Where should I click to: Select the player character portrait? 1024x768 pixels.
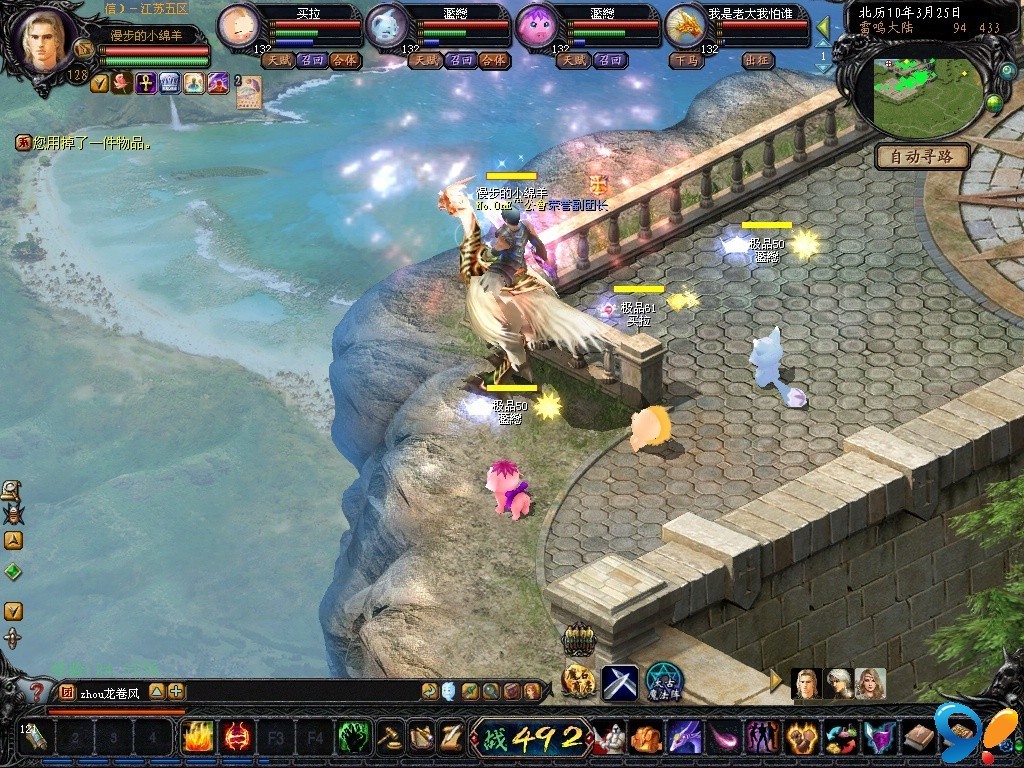click(43, 42)
